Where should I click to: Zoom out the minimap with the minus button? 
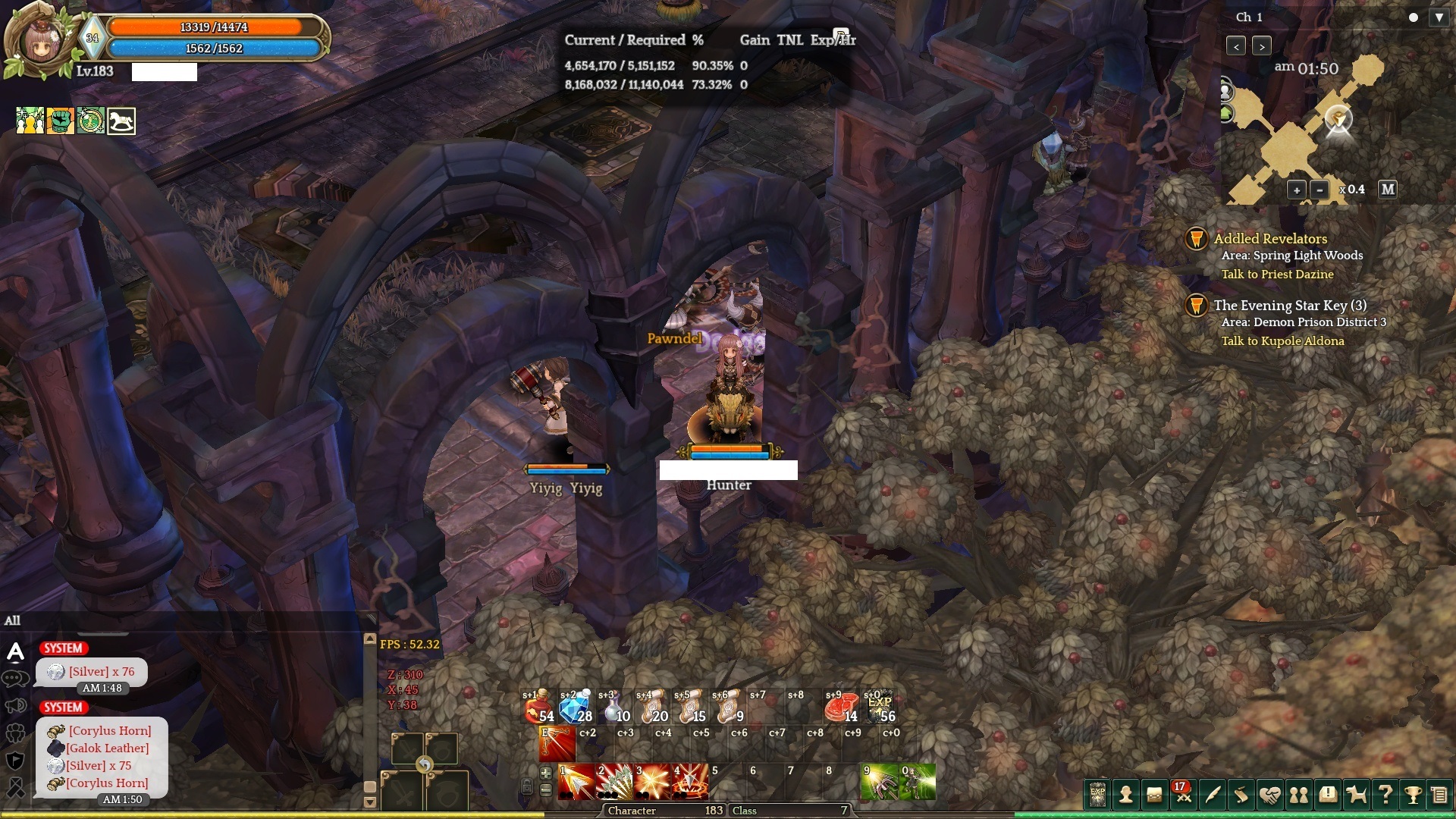tap(1319, 190)
